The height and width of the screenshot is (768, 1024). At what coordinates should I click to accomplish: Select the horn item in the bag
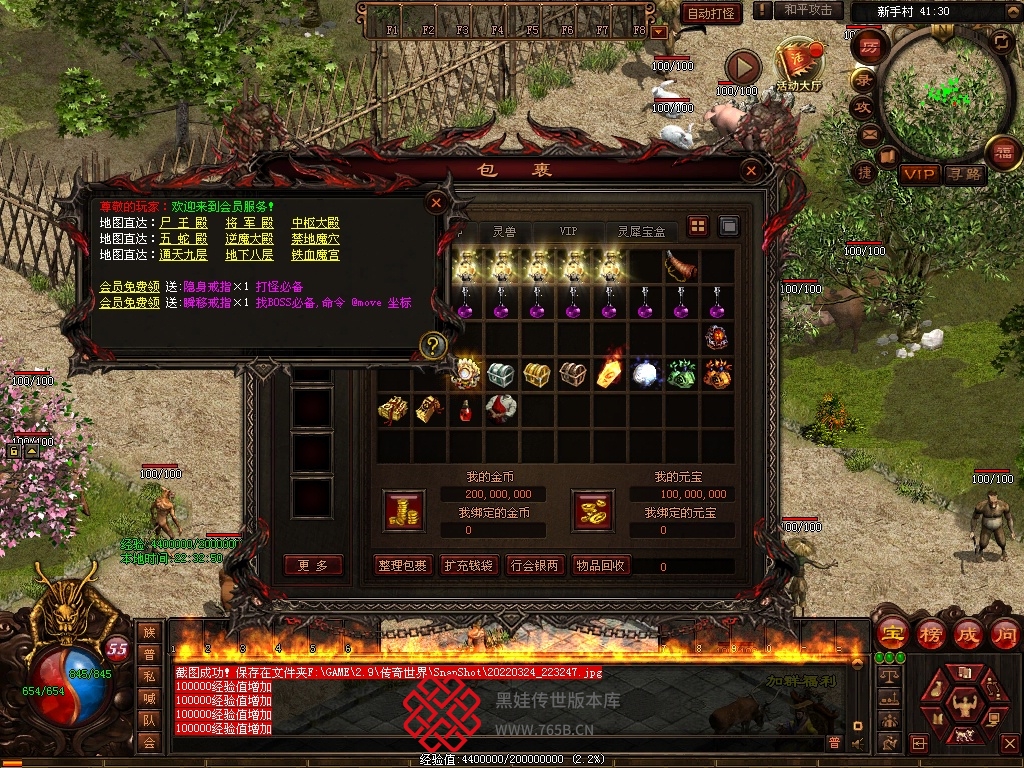point(680,267)
